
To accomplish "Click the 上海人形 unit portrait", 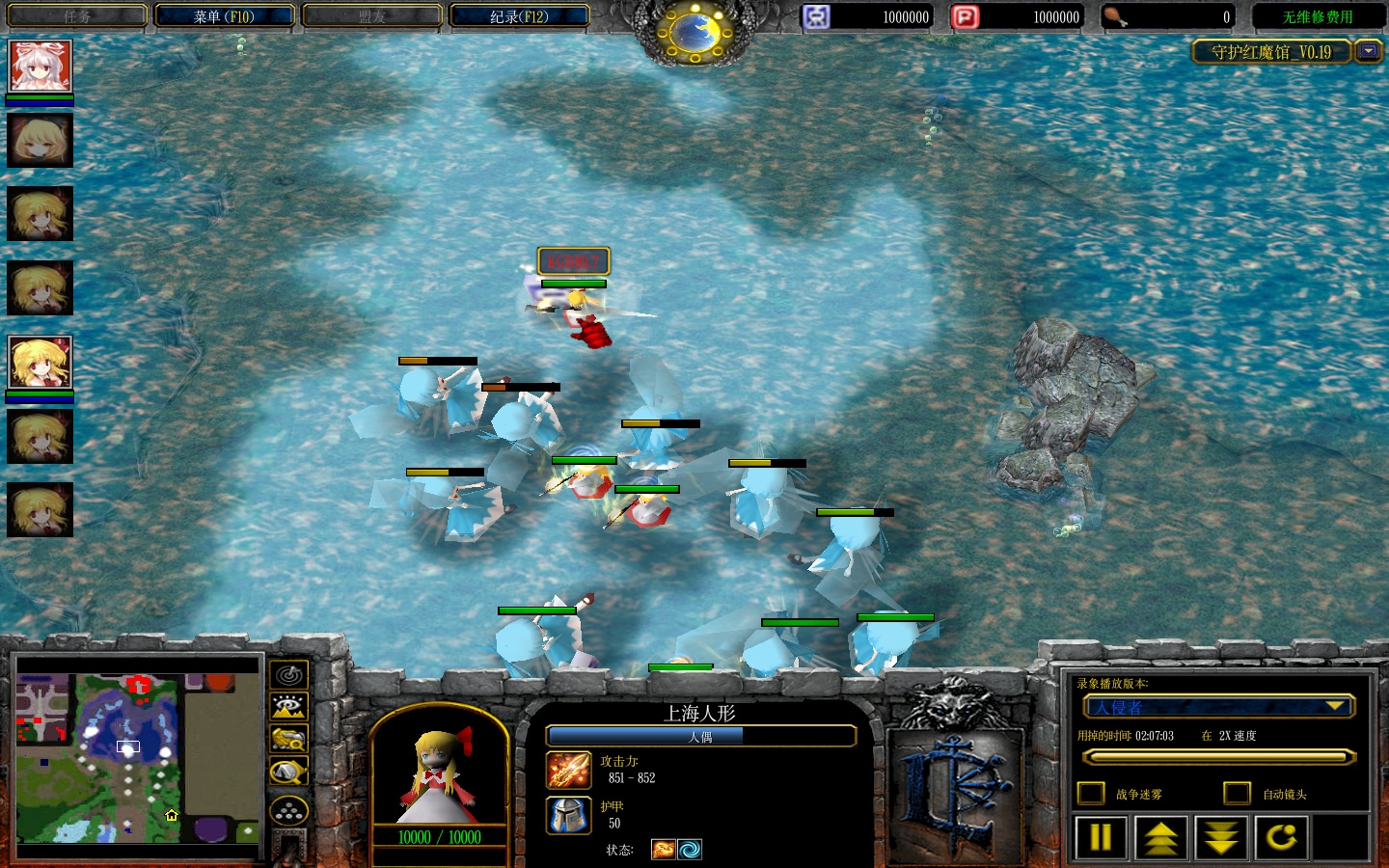I will click(x=440, y=776).
